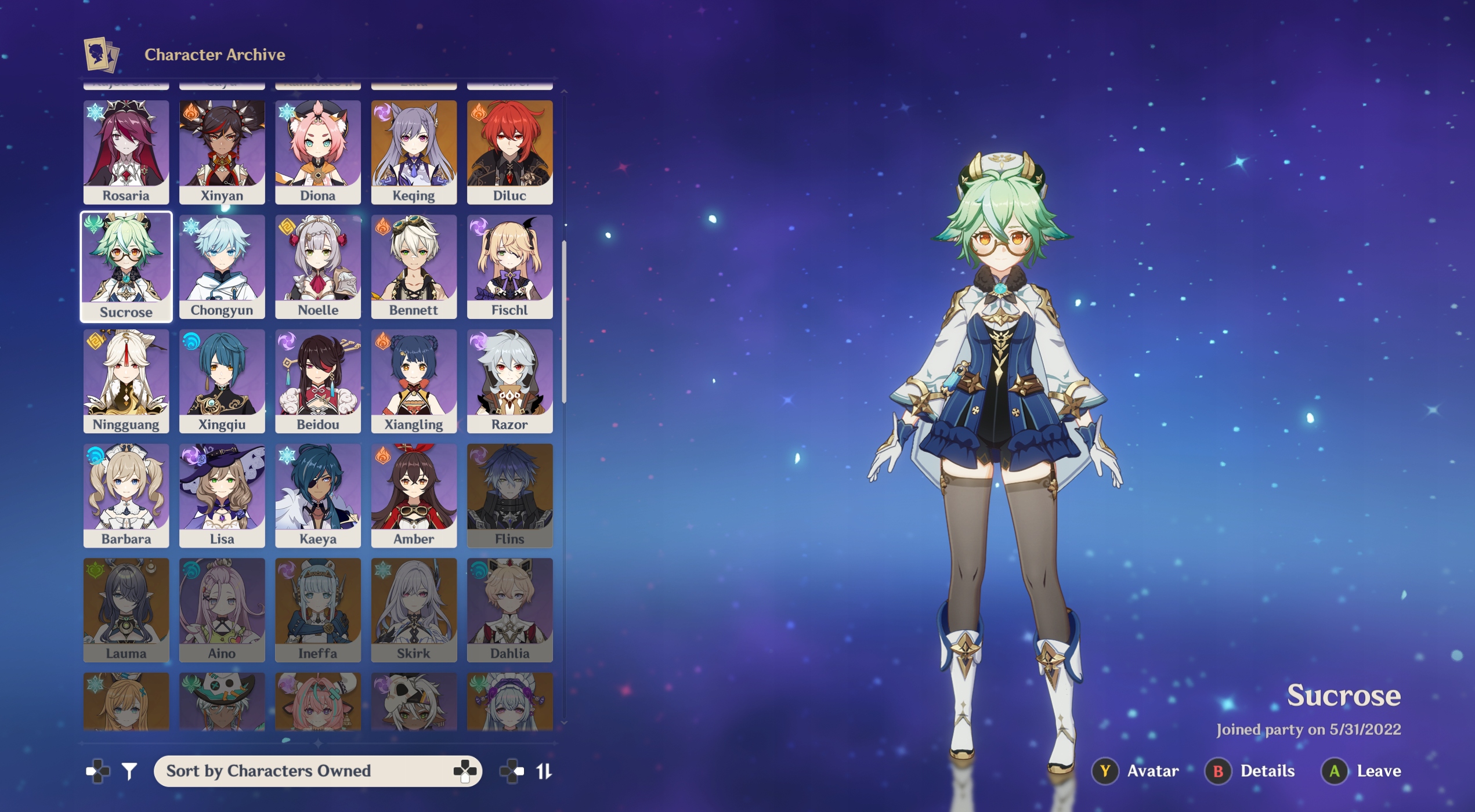Open the funnel filter options
1475x812 pixels.
click(x=129, y=771)
